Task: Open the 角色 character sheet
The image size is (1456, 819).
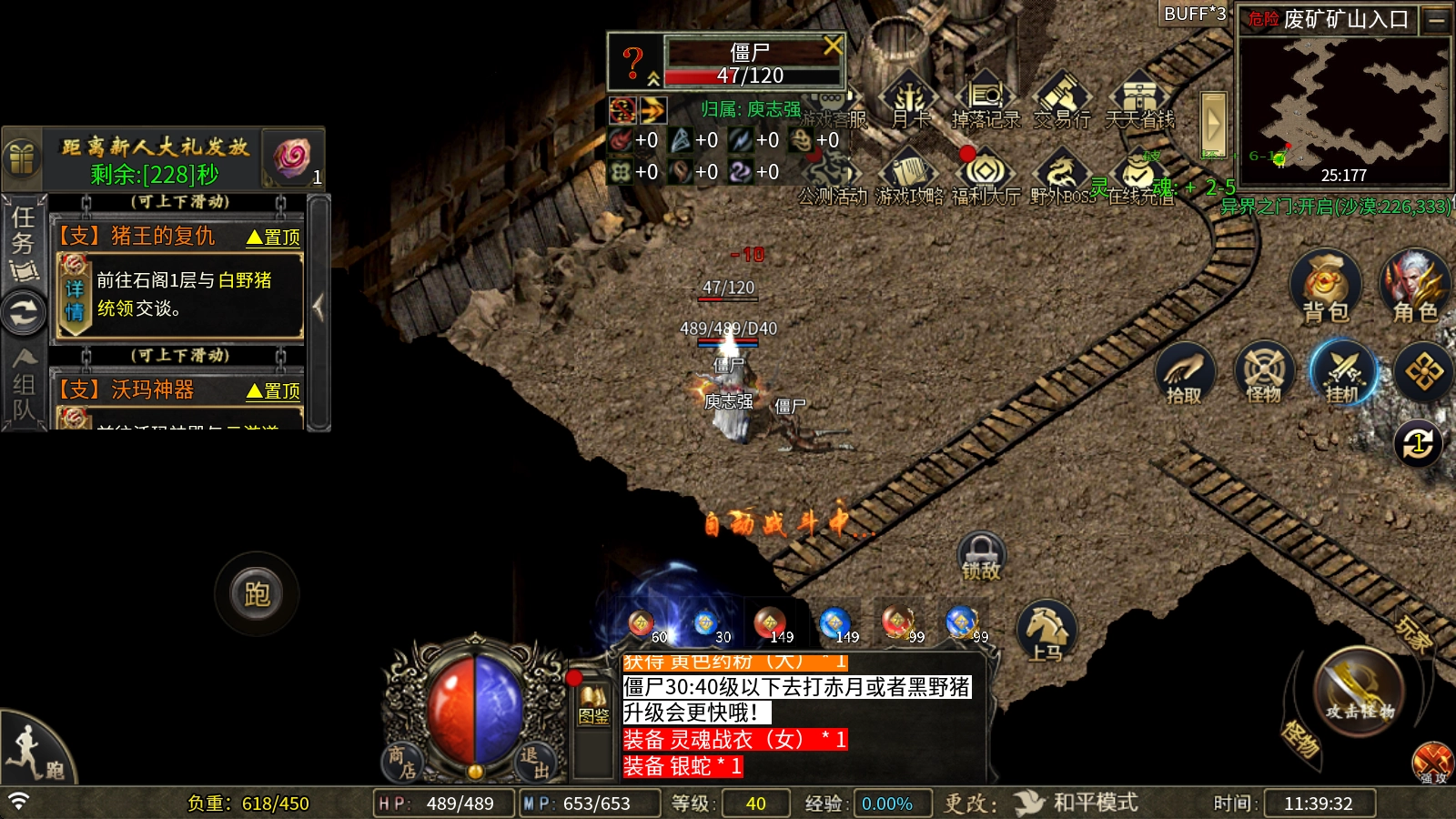Action: 1414,286
